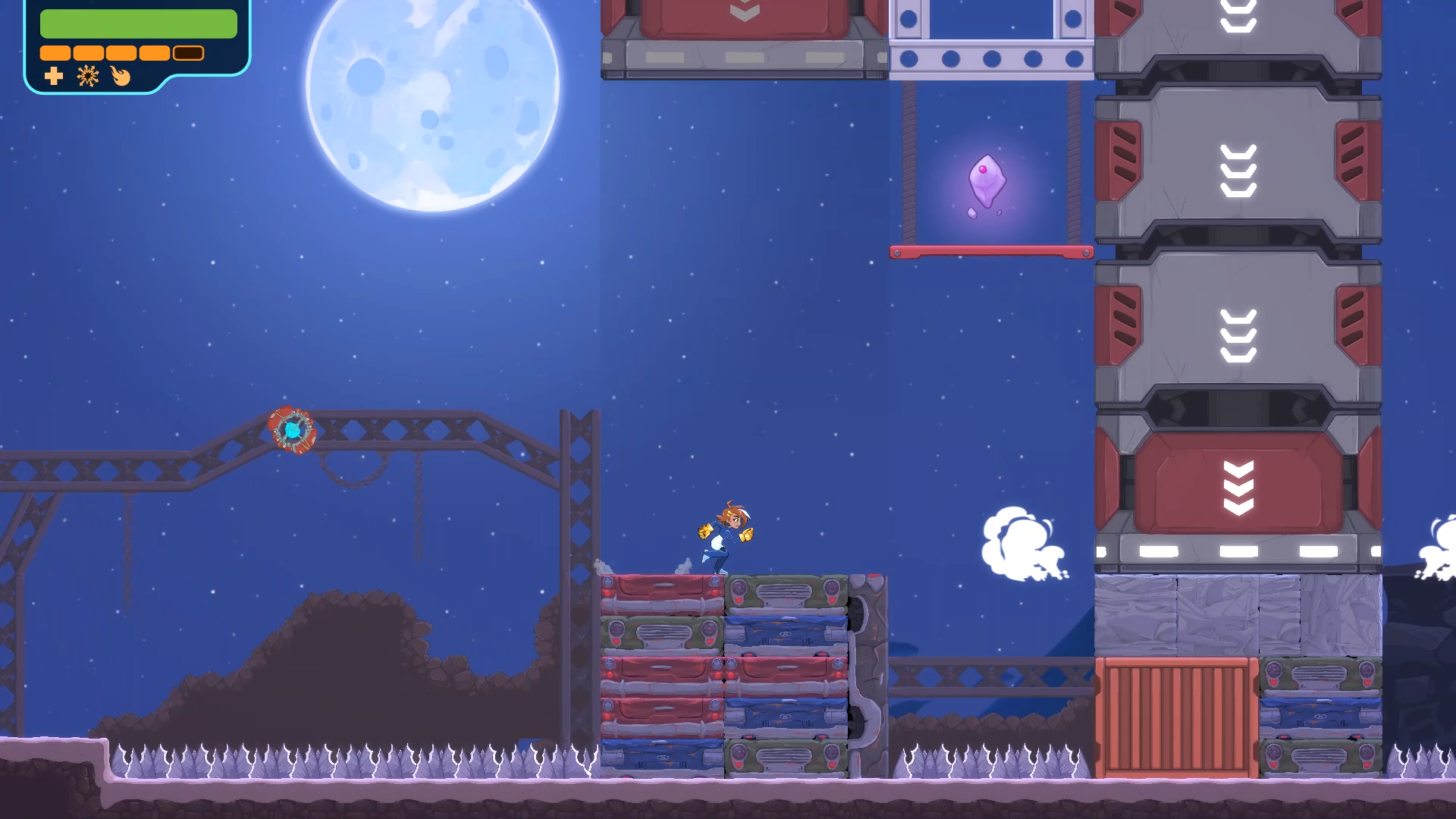The image size is (1456, 819).
Task: Choose the fireball flame ability icon
Action: 121,76
